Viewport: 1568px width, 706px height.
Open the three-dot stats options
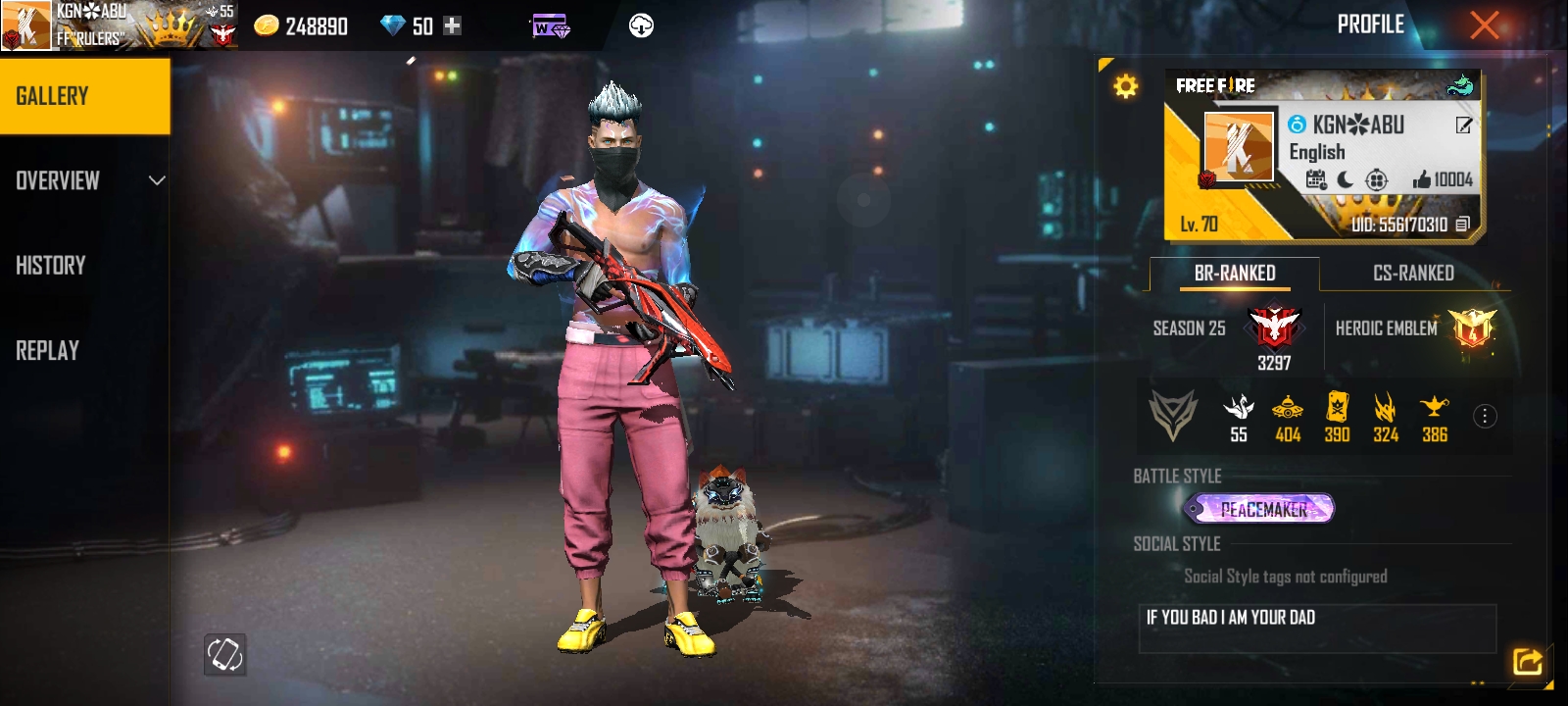1485,417
